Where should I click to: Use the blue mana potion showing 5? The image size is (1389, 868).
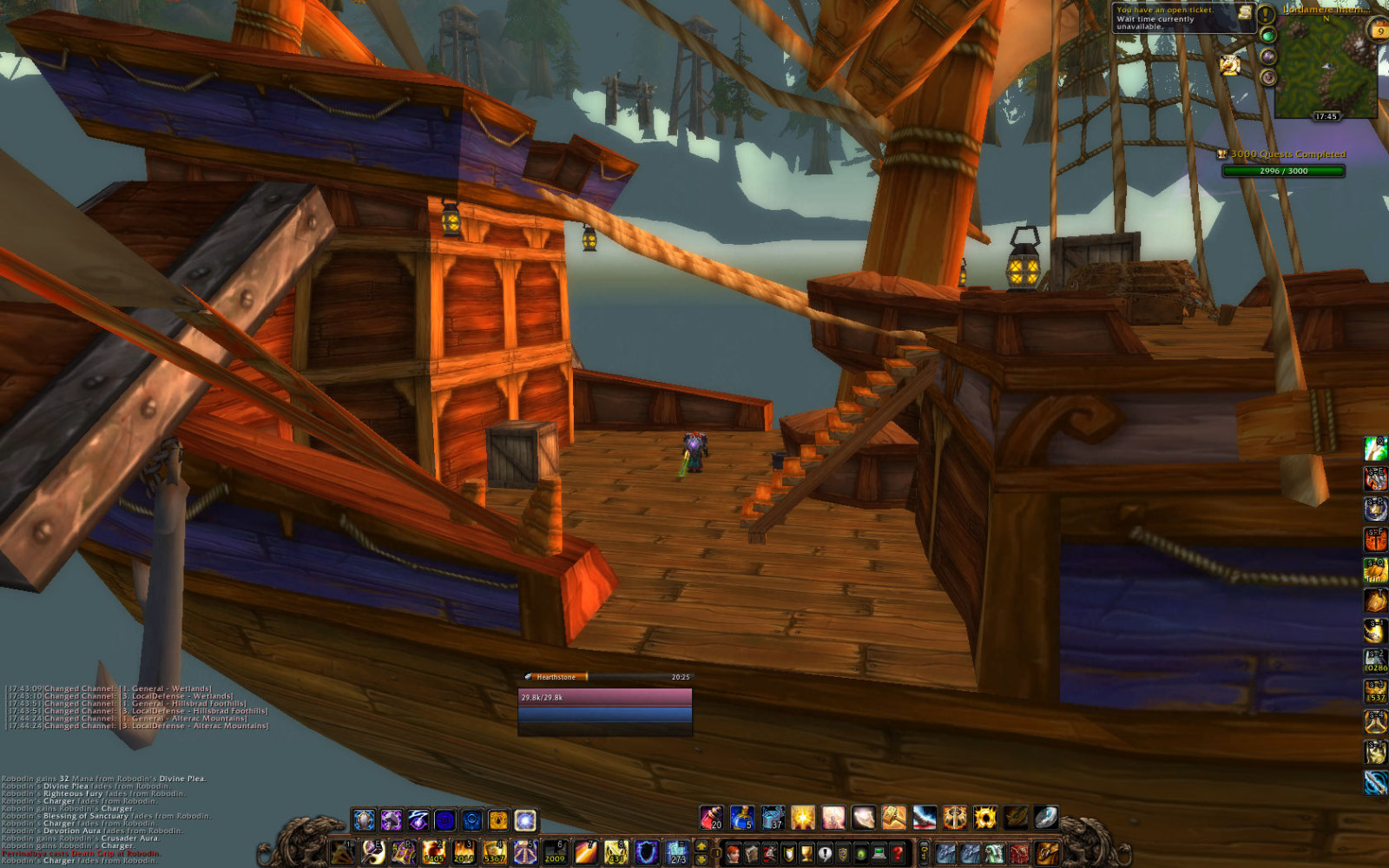click(x=741, y=818)
